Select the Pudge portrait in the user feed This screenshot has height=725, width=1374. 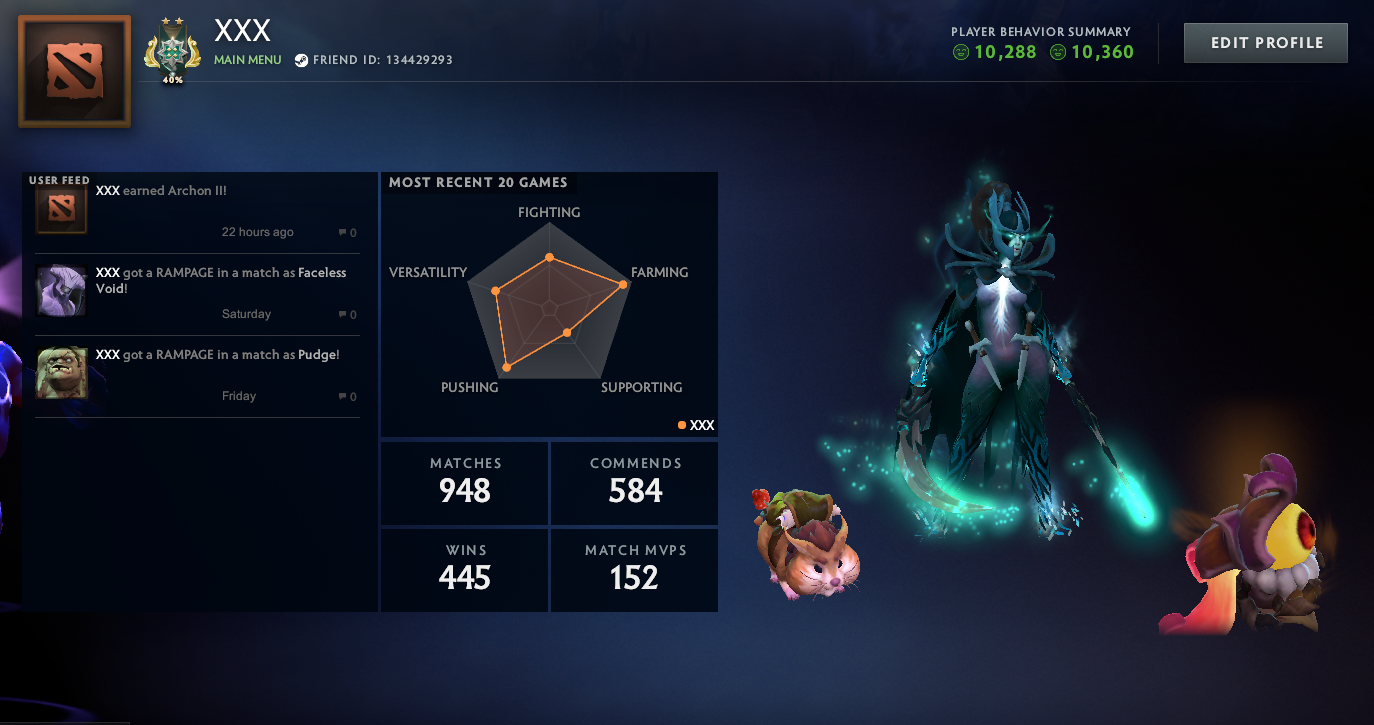click(60, 373)
